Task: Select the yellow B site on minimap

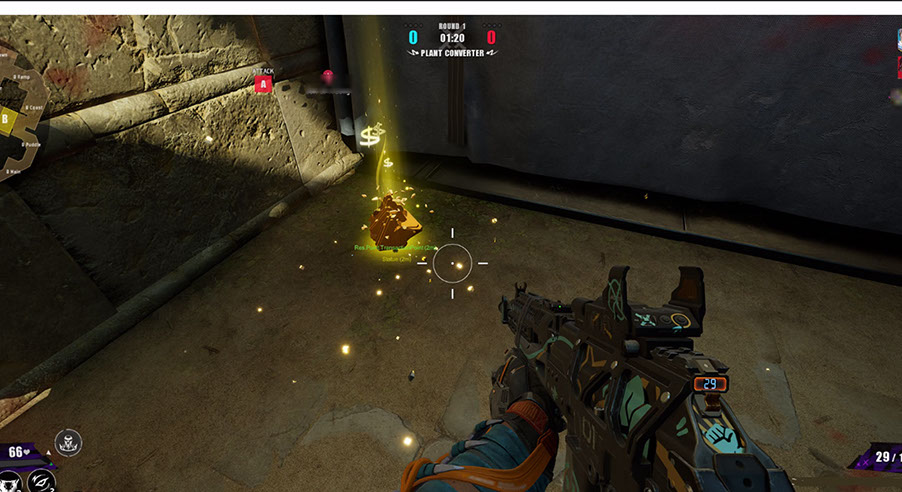Action: [5, 121]
